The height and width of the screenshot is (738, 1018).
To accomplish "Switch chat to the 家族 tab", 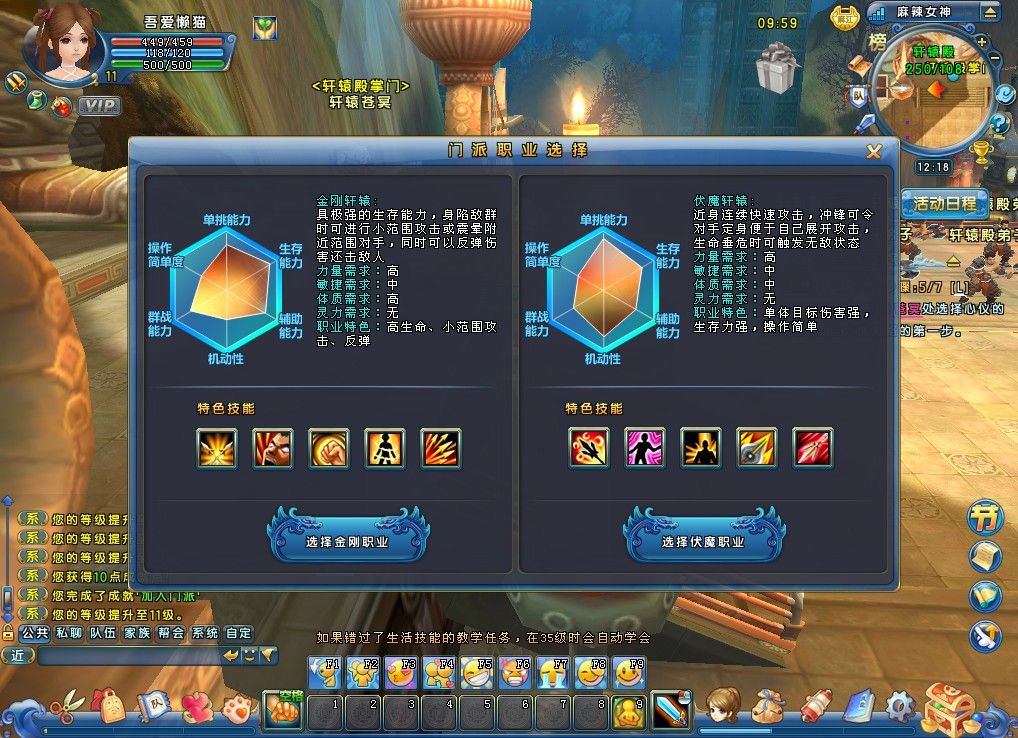I will click(x=137, y=633).
